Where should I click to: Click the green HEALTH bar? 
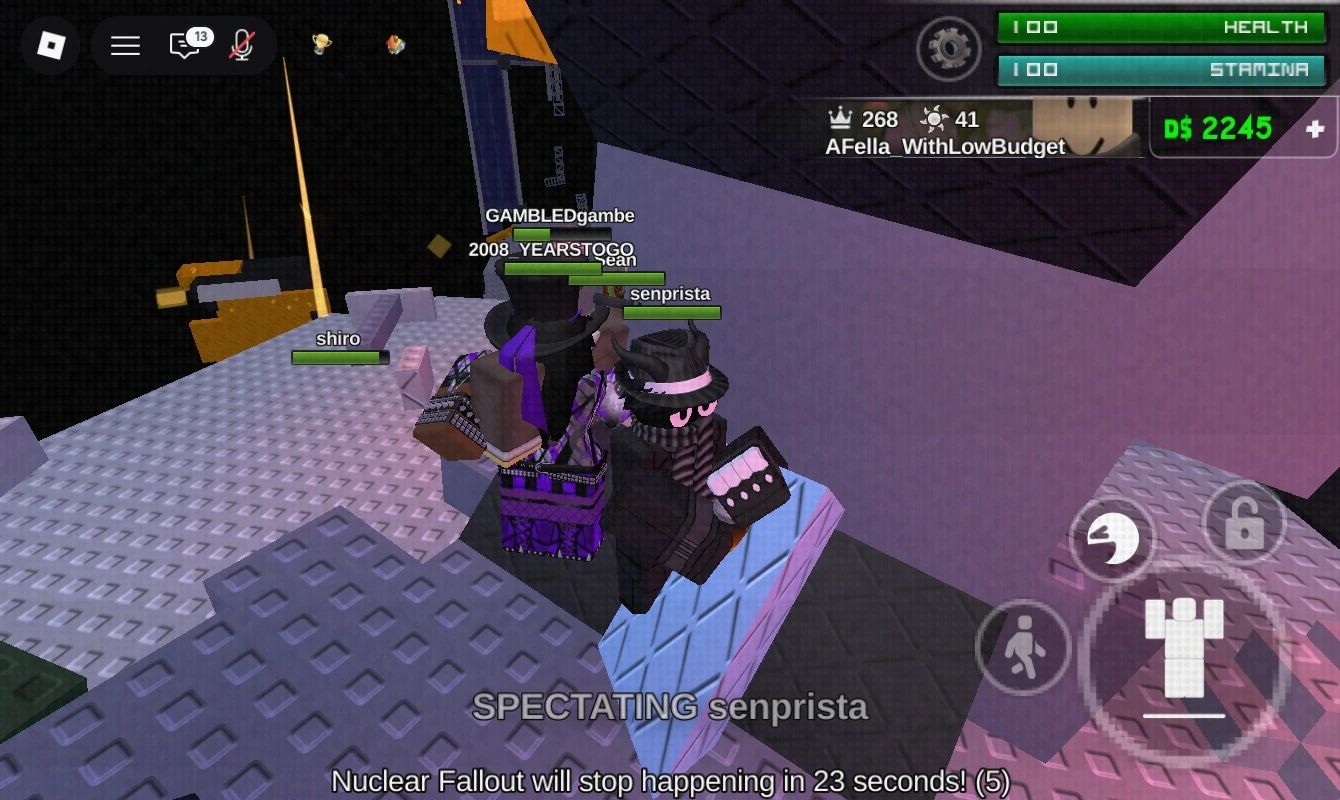[x=1160, y=27]
